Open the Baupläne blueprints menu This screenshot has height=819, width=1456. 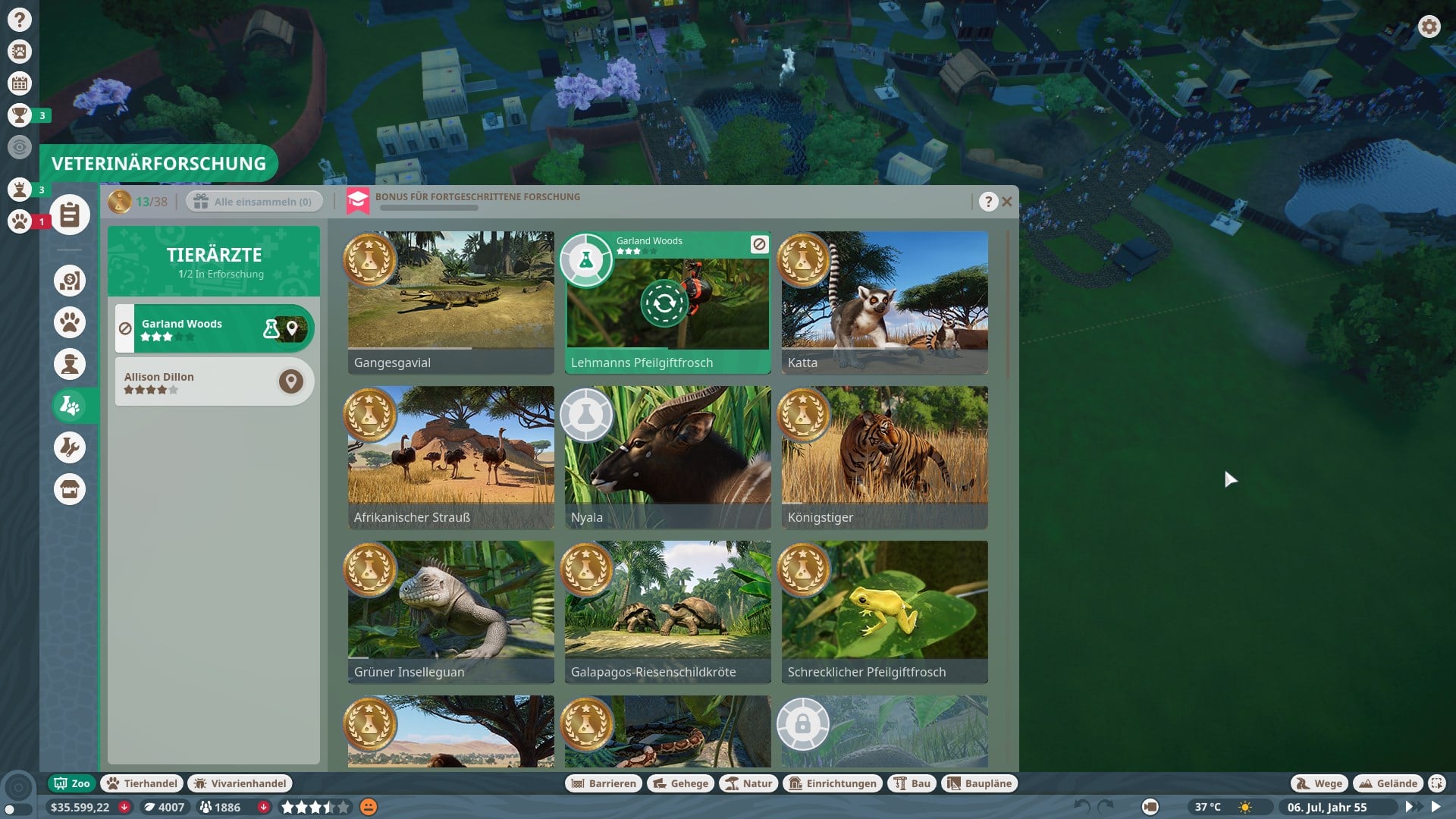[x=979, y=783]
